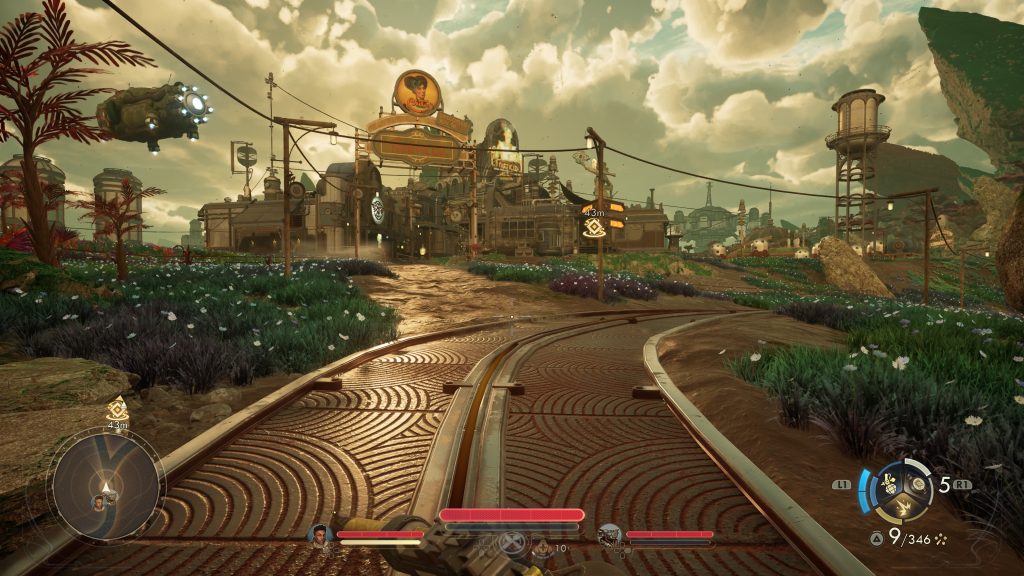The height and width of the screenshot is (576, 1024).
Task: Select the beast companion portrait
Action: [x=610, y=535]
